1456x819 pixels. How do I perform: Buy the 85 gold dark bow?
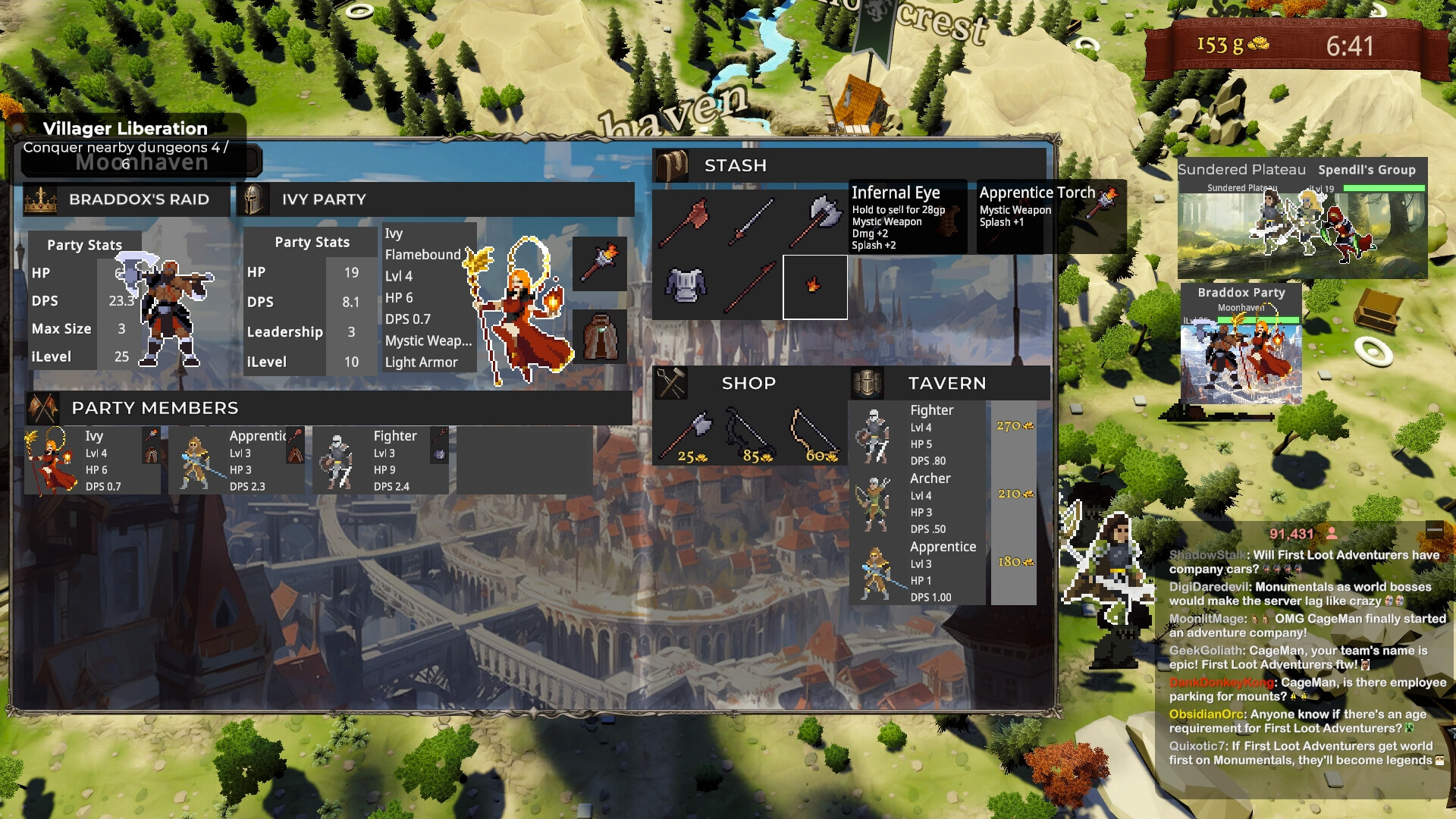pos(749,436)
